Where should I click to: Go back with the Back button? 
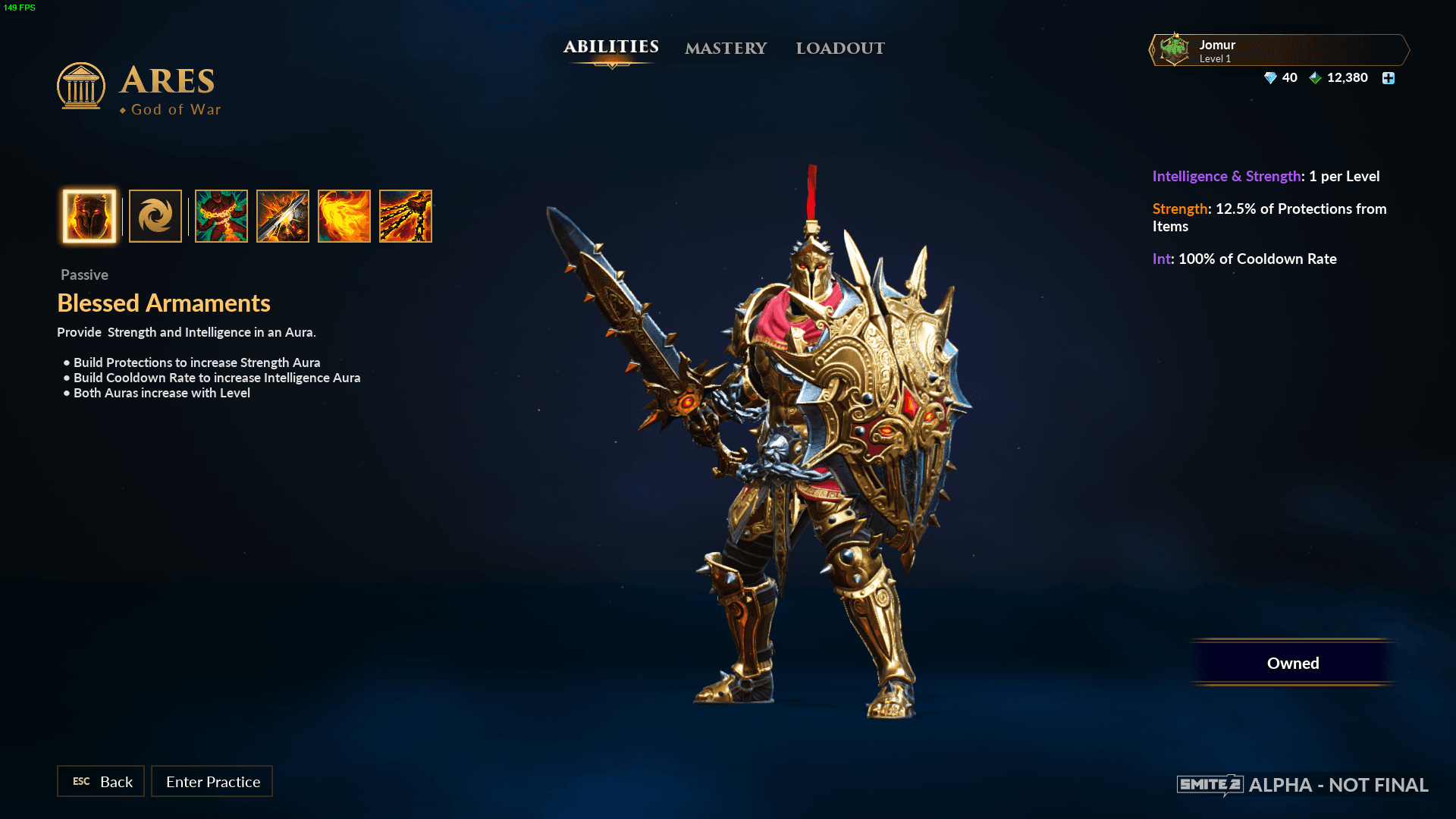101,781
